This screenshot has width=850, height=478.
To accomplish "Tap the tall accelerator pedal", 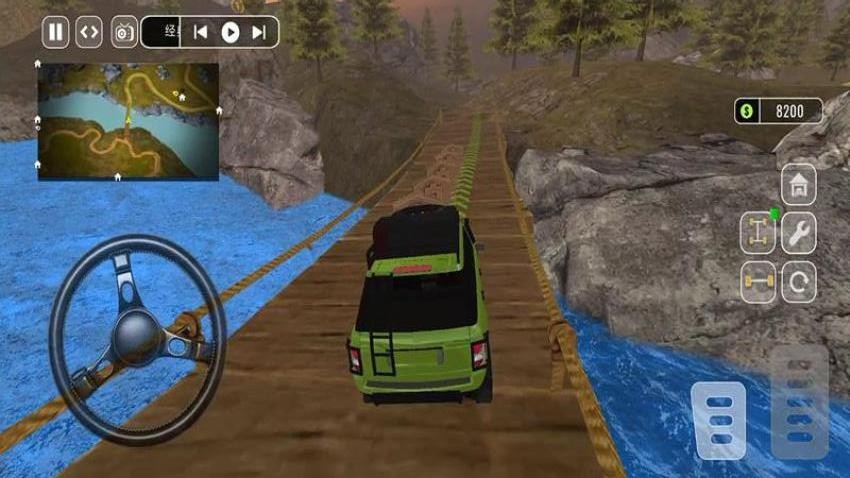I will point(799,402).
